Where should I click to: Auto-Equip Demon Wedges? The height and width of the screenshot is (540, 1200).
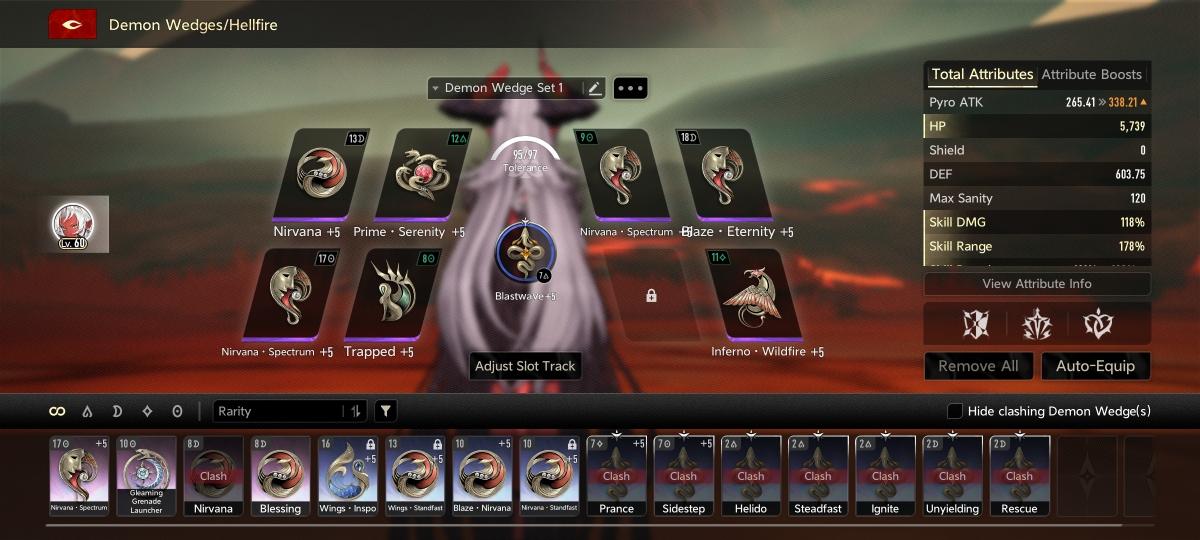[x=1095, y=366]
